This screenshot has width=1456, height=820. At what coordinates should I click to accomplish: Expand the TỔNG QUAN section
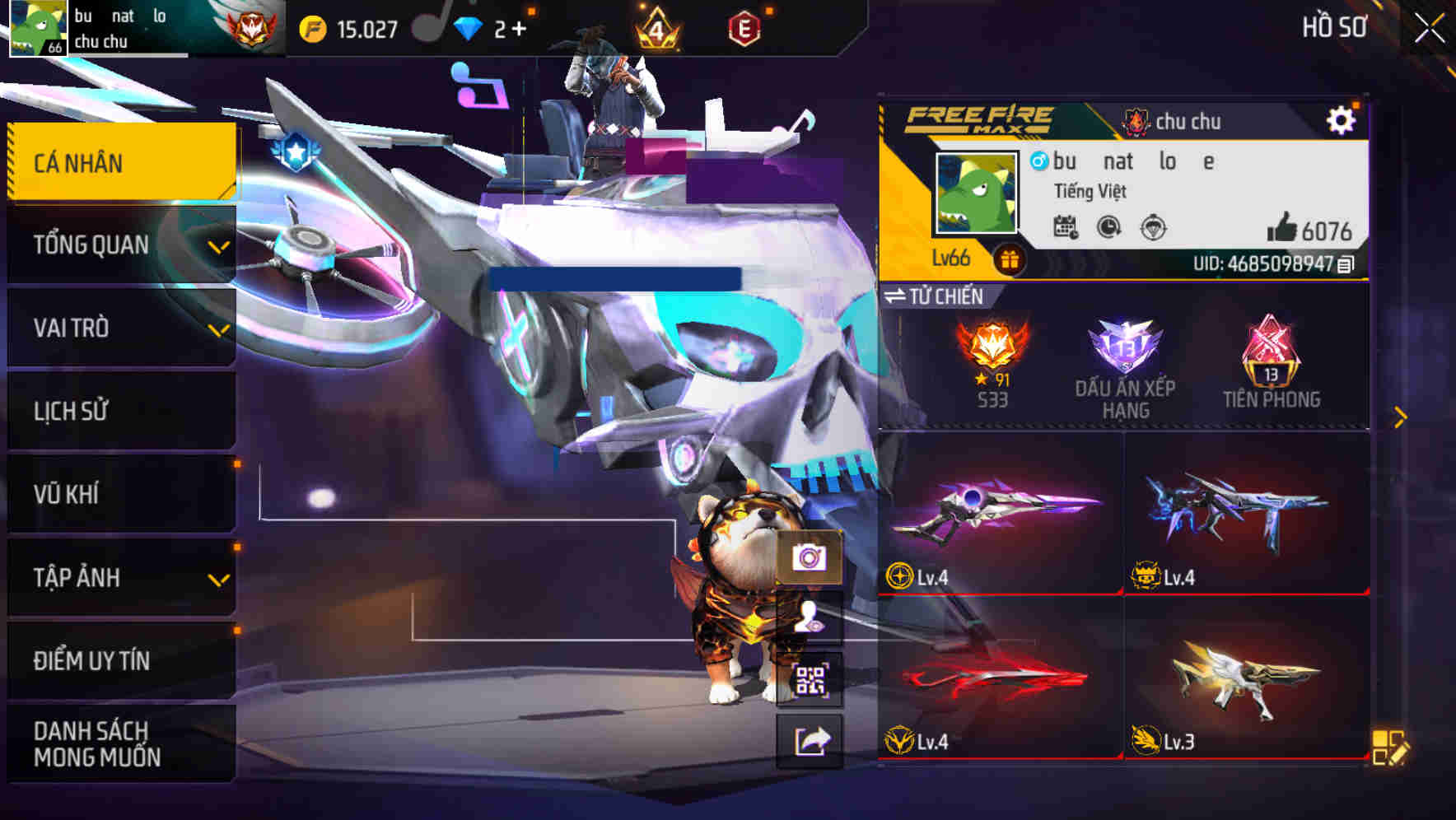point(120,245)
